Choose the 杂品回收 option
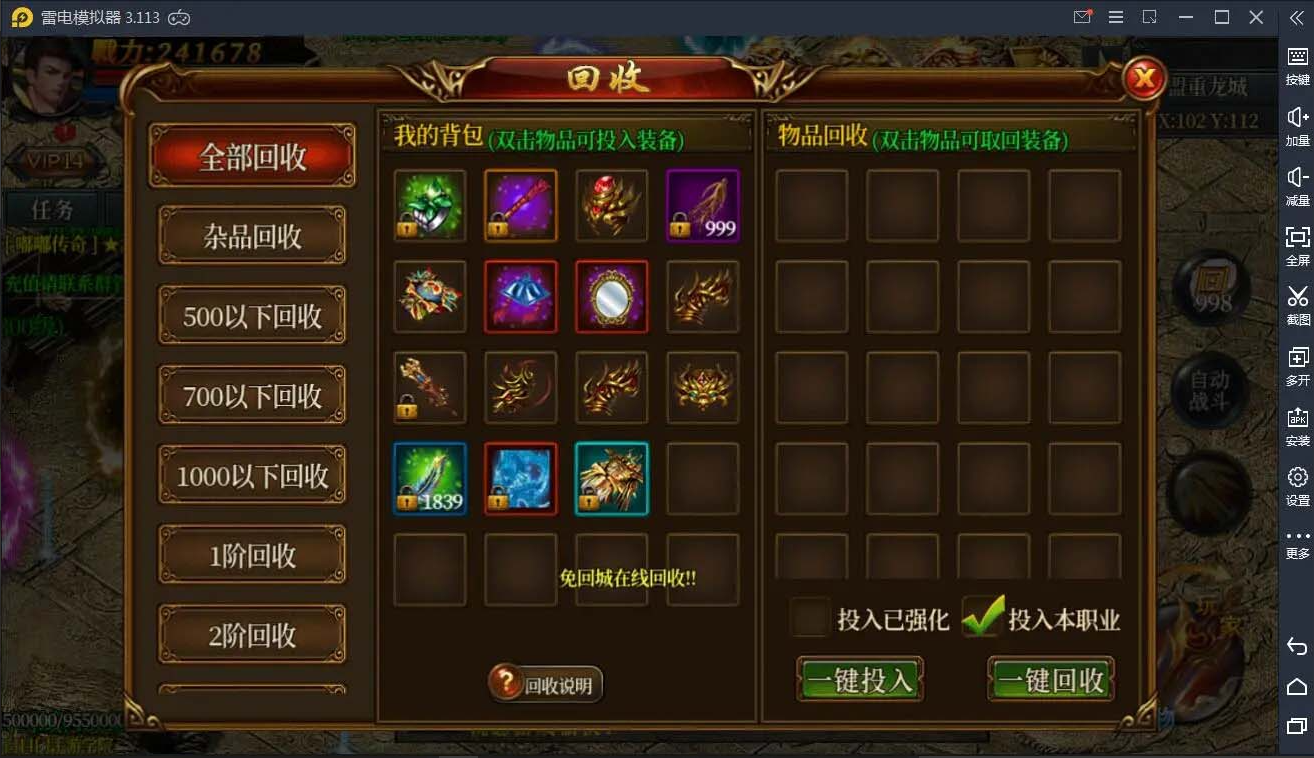 (252, 237)
